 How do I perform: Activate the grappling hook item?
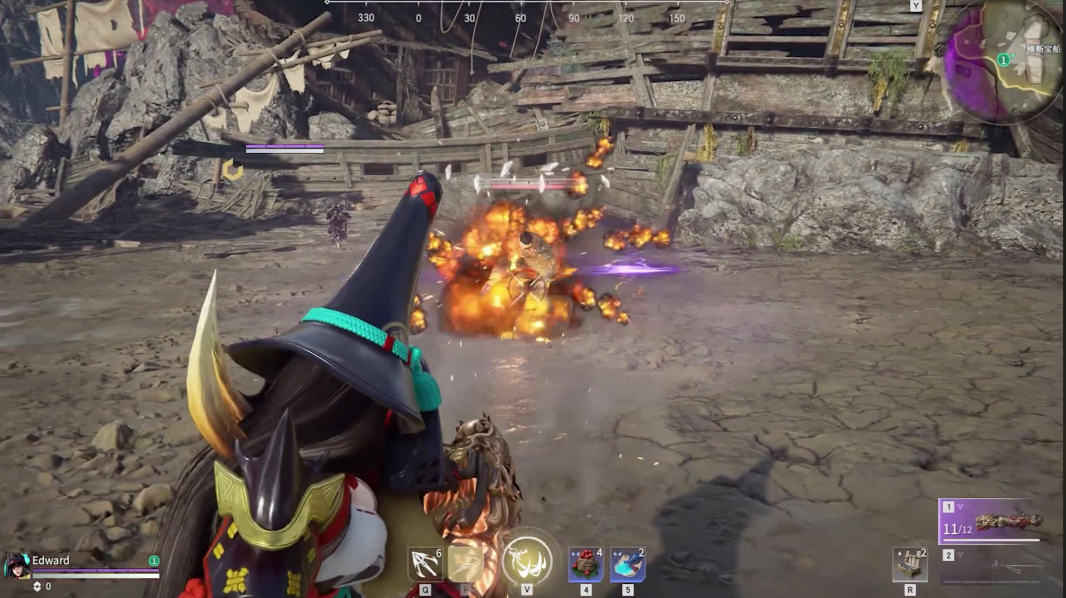(424, 564)
